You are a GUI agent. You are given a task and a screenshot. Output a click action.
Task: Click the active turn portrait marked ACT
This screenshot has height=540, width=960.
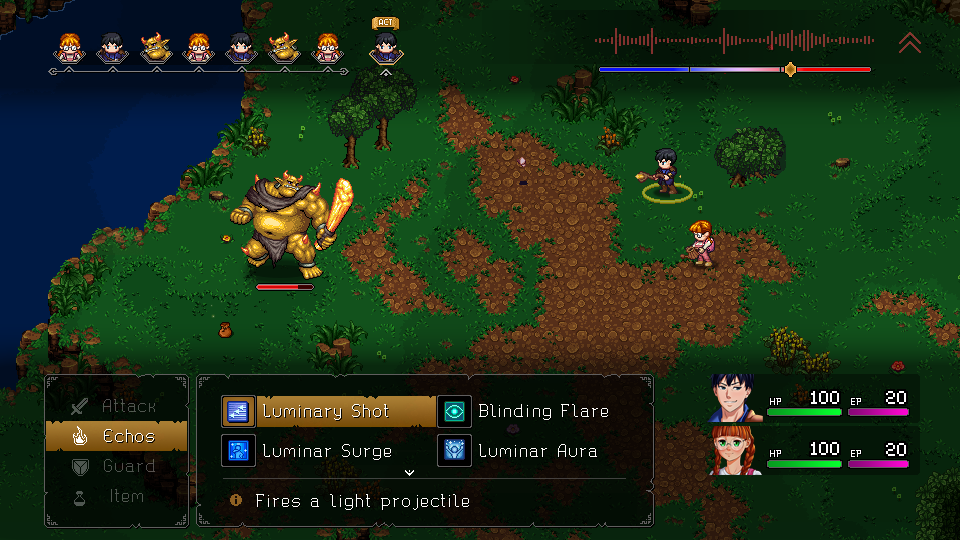click(386, 46)
